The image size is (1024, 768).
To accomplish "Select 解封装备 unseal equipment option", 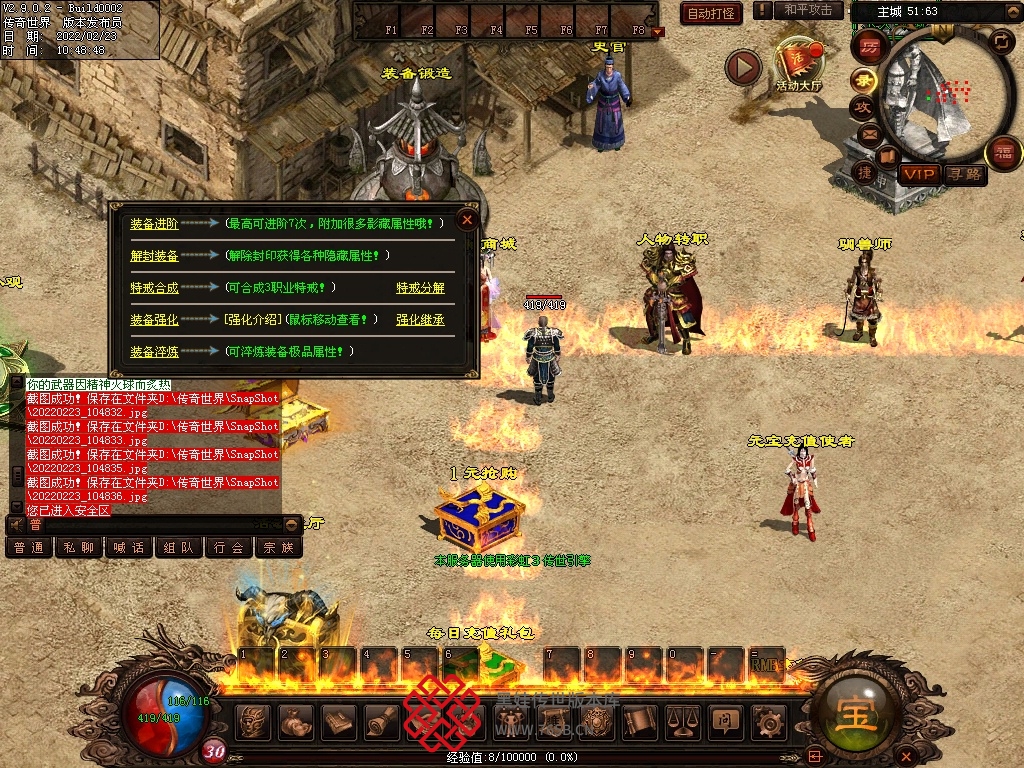I will (x=154, y=256).
